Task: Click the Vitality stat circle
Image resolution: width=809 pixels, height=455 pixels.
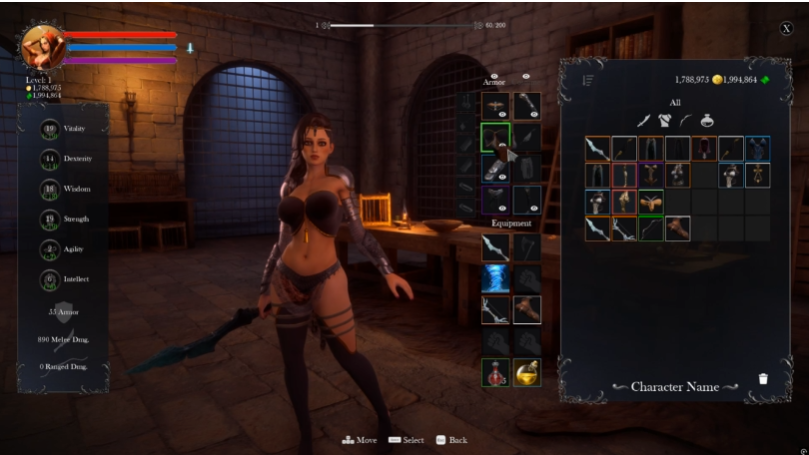Action: [50, 129]
